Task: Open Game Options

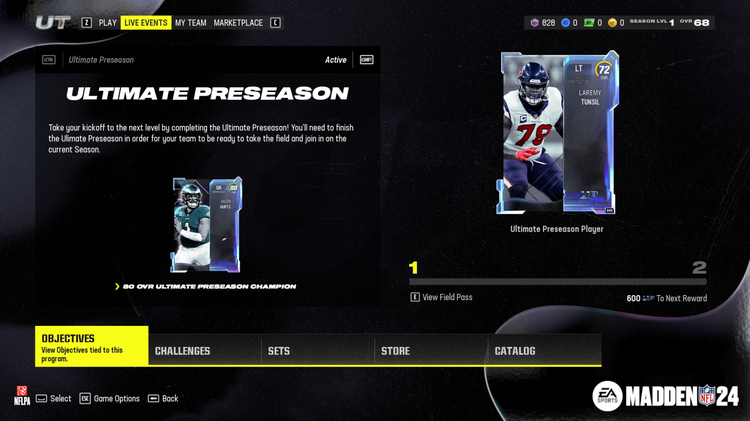Action: pyautogui.click(x=111, y=398)
